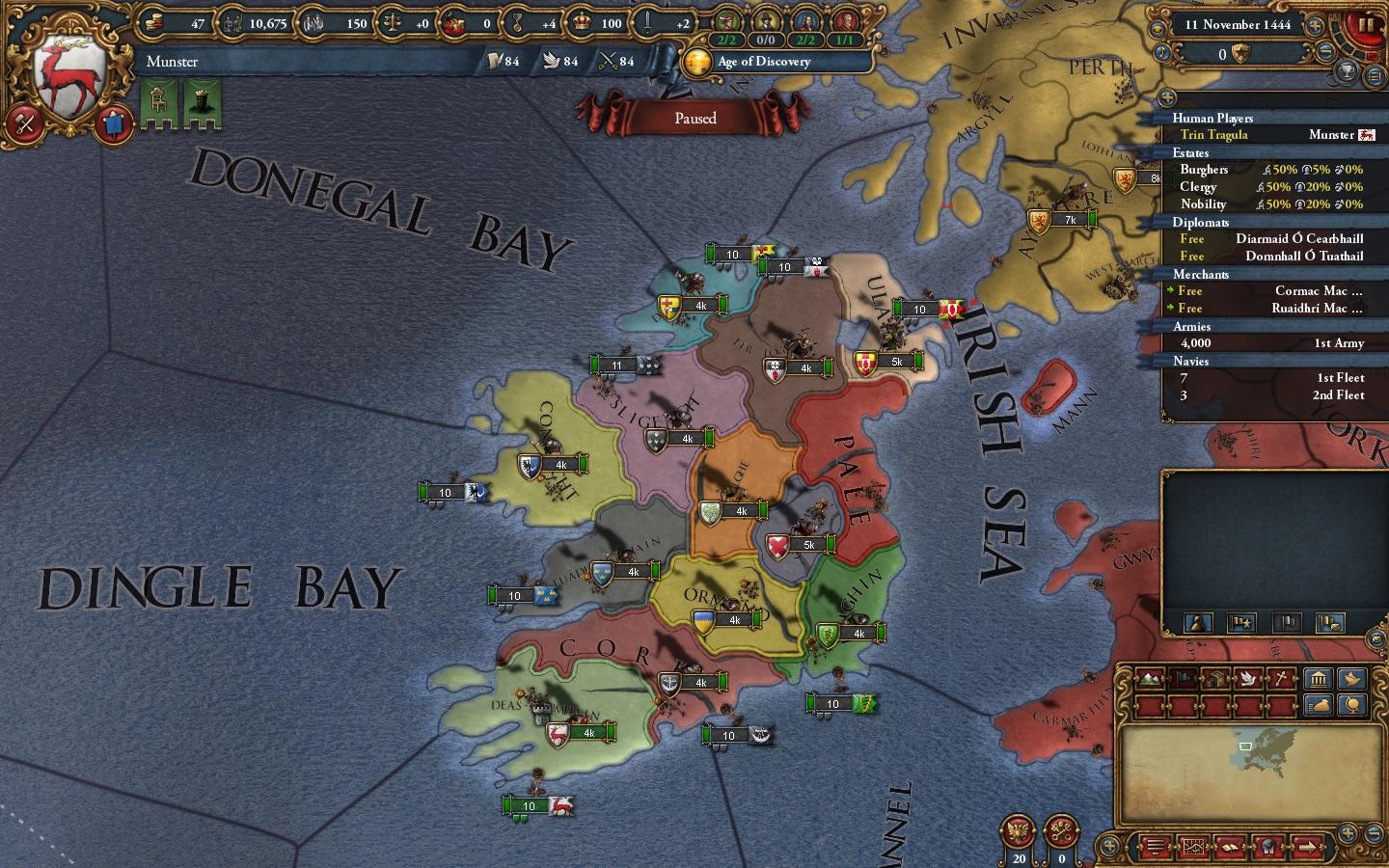Select the diplomatic map mode dove icon
The height and width of the screenshot is (868, 1389).
[1248, 678]
